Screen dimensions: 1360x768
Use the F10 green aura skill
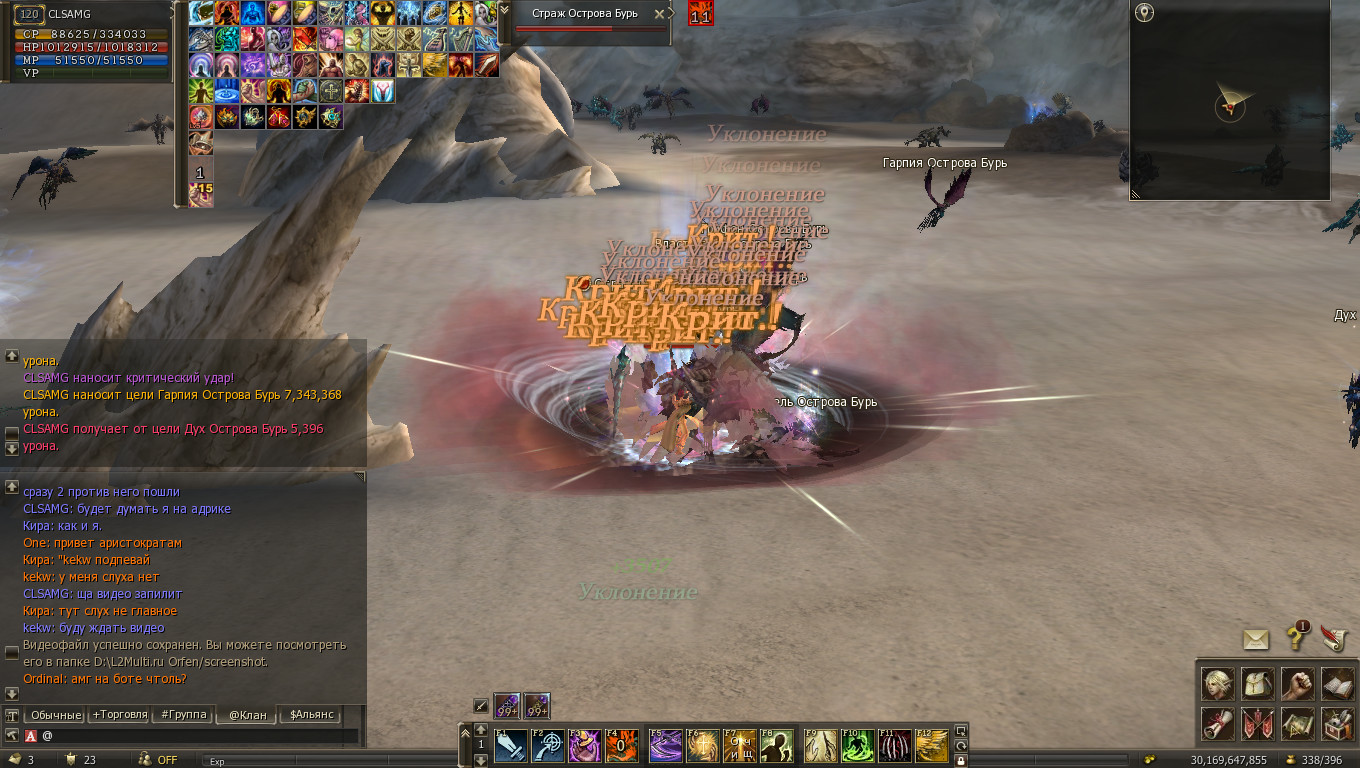[x=856, y=746]
